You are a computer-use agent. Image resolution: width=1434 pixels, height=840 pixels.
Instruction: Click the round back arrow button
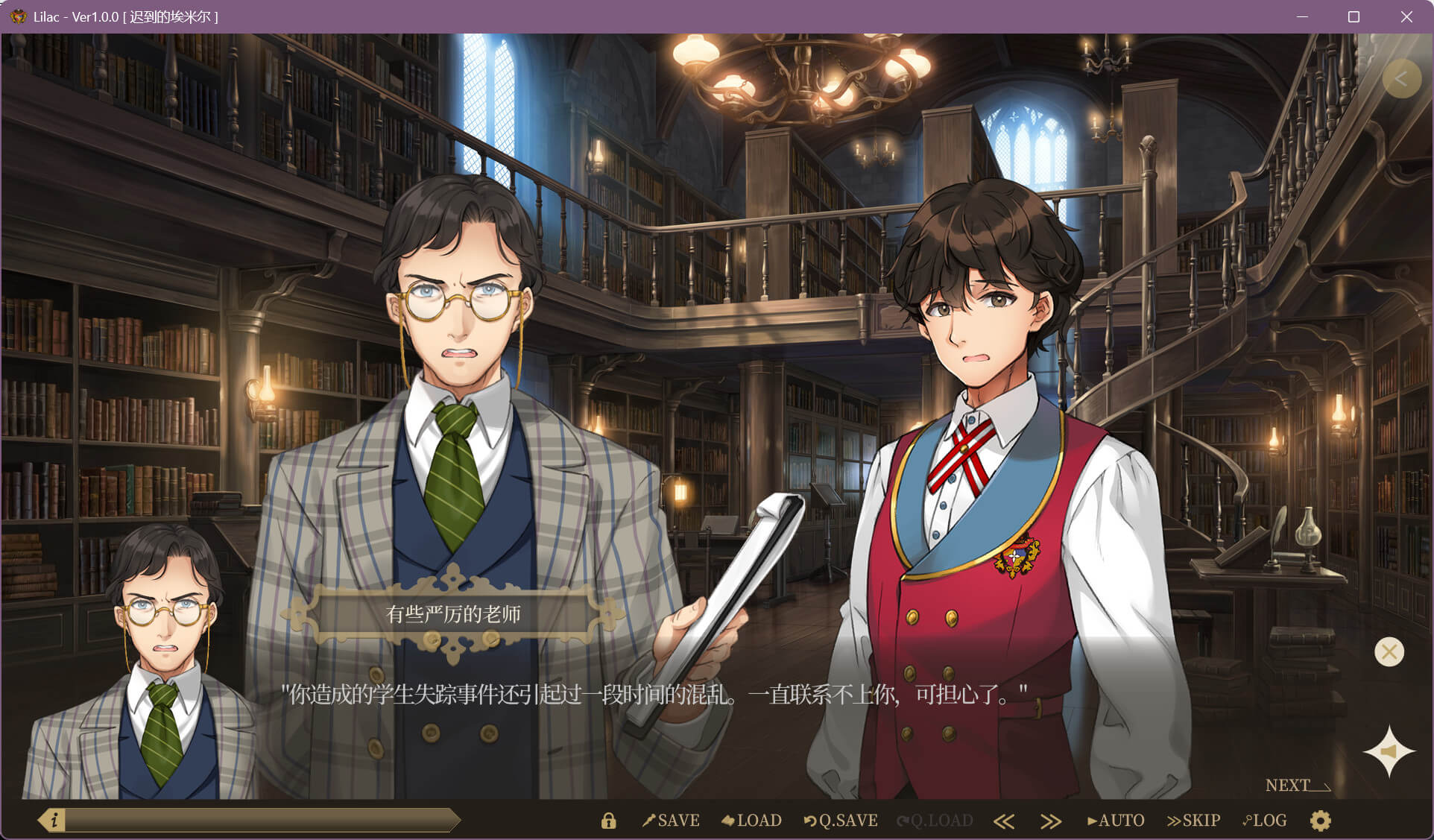(x=1400, y=79)
